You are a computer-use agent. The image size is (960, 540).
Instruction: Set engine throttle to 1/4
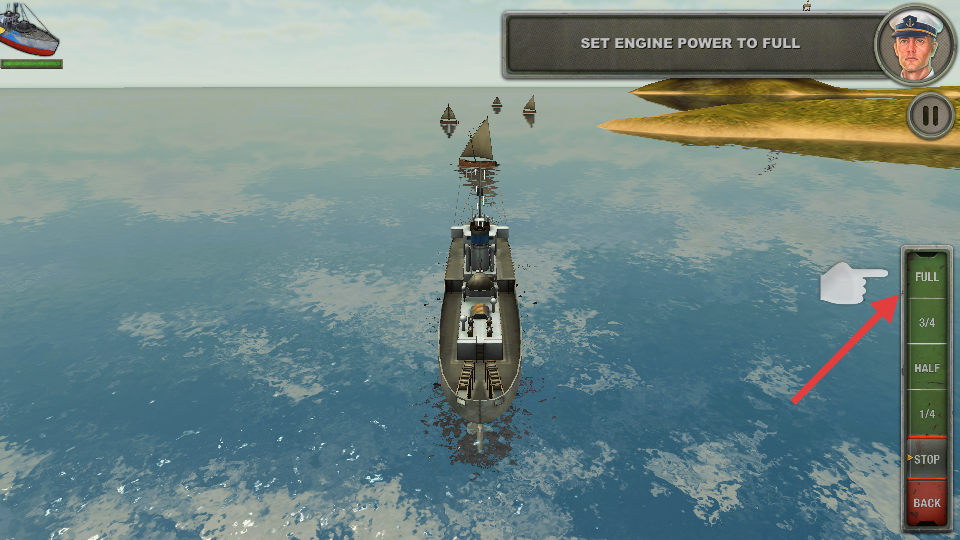tap(927, 414)
